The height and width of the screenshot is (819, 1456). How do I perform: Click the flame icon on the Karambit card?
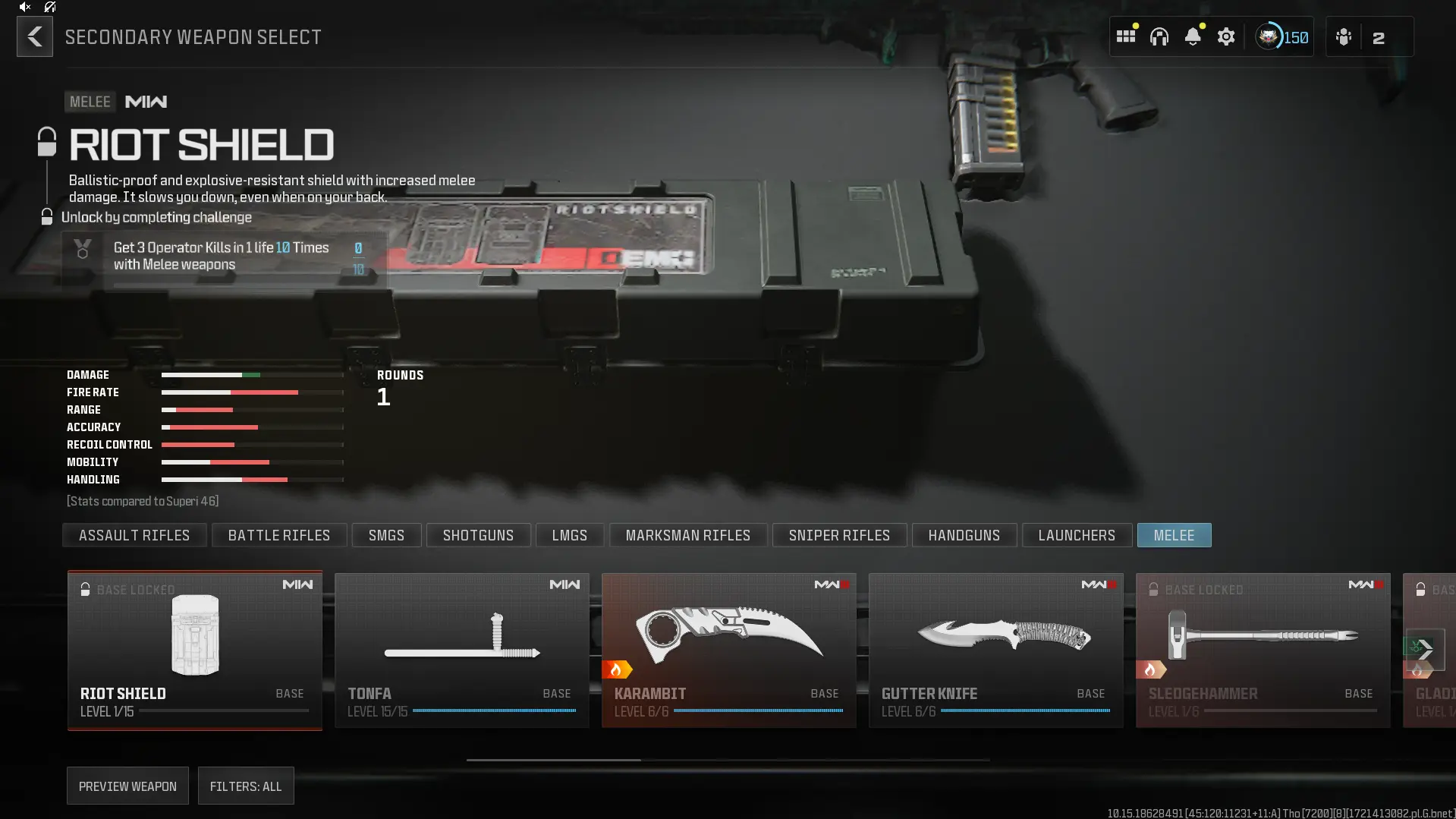618,669
